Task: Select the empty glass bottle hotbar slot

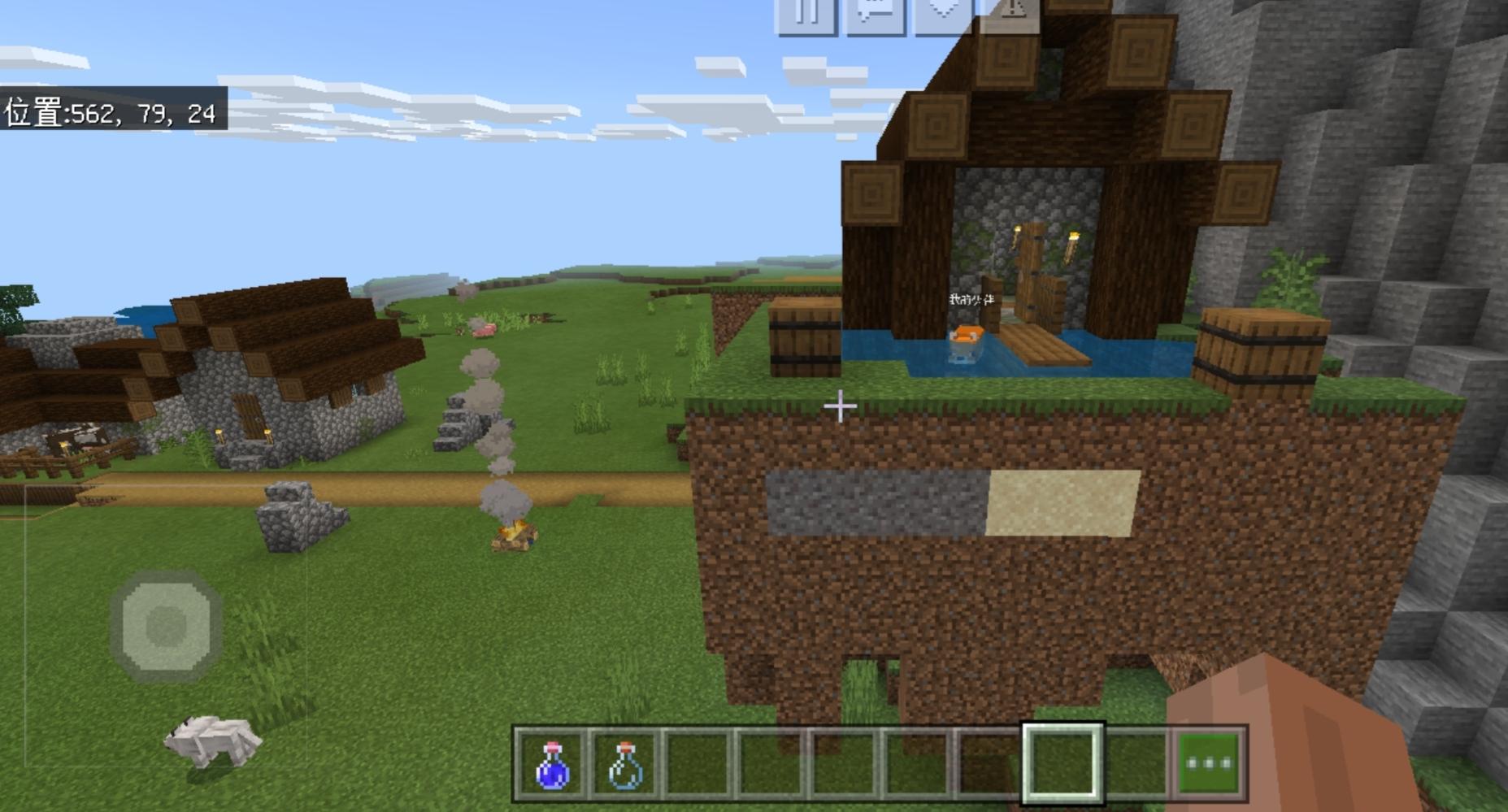Action: click(624, 764)
